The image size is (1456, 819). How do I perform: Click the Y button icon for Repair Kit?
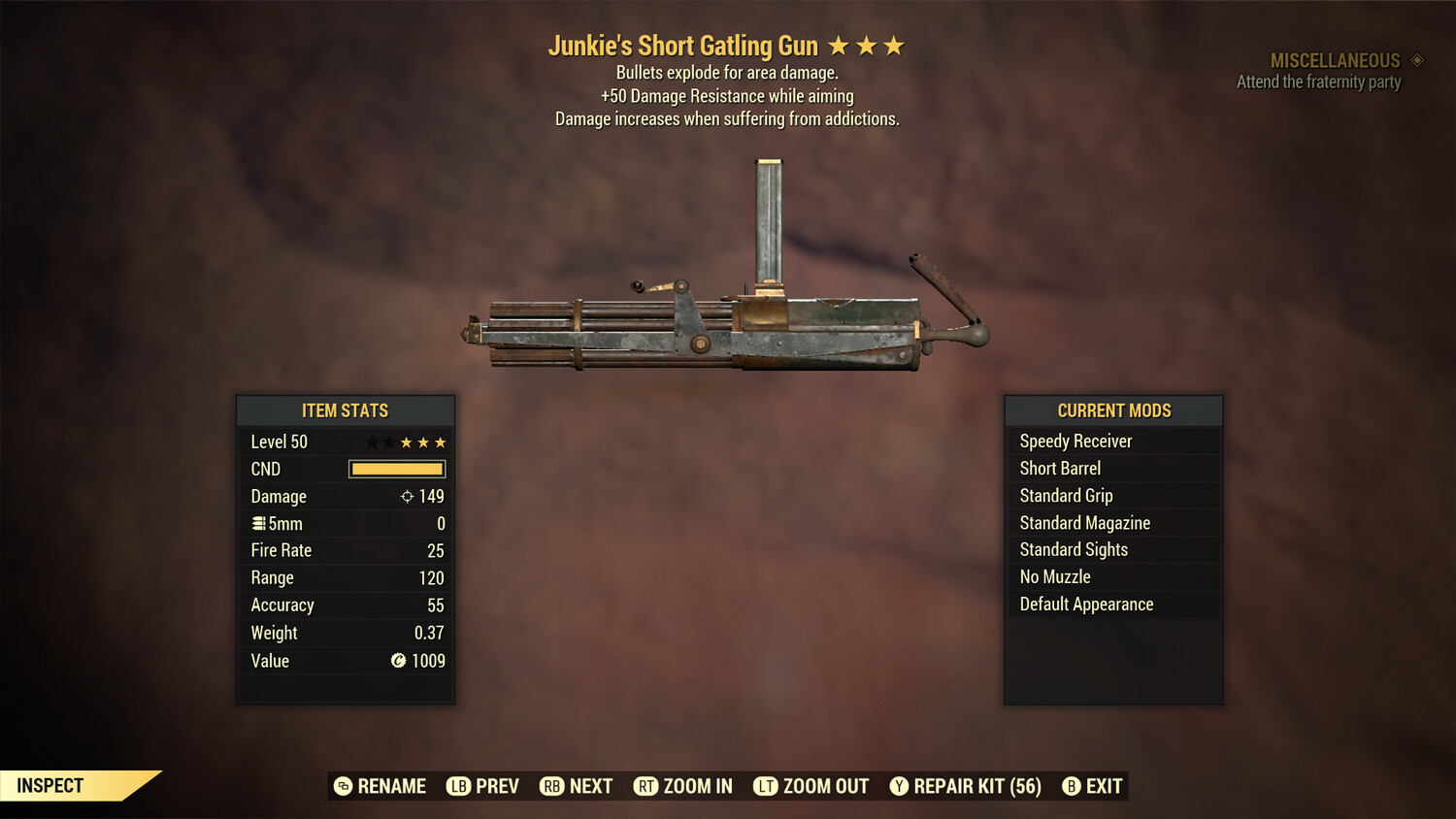[x=898, y=786]
